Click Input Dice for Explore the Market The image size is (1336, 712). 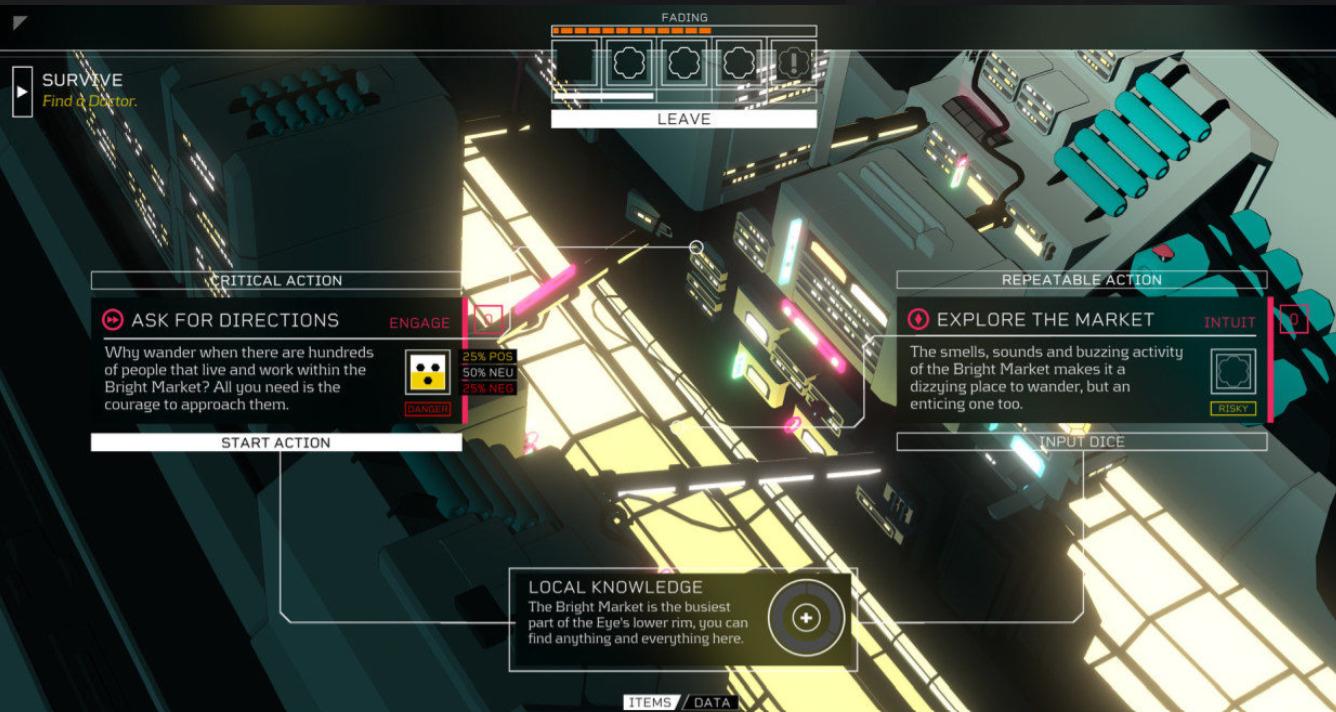[1081, 442]
